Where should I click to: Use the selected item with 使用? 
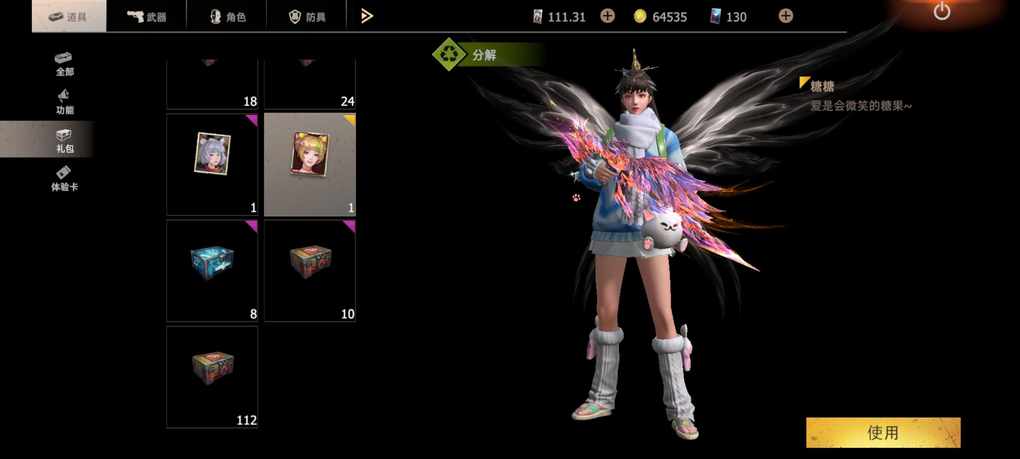pos(883,432)
